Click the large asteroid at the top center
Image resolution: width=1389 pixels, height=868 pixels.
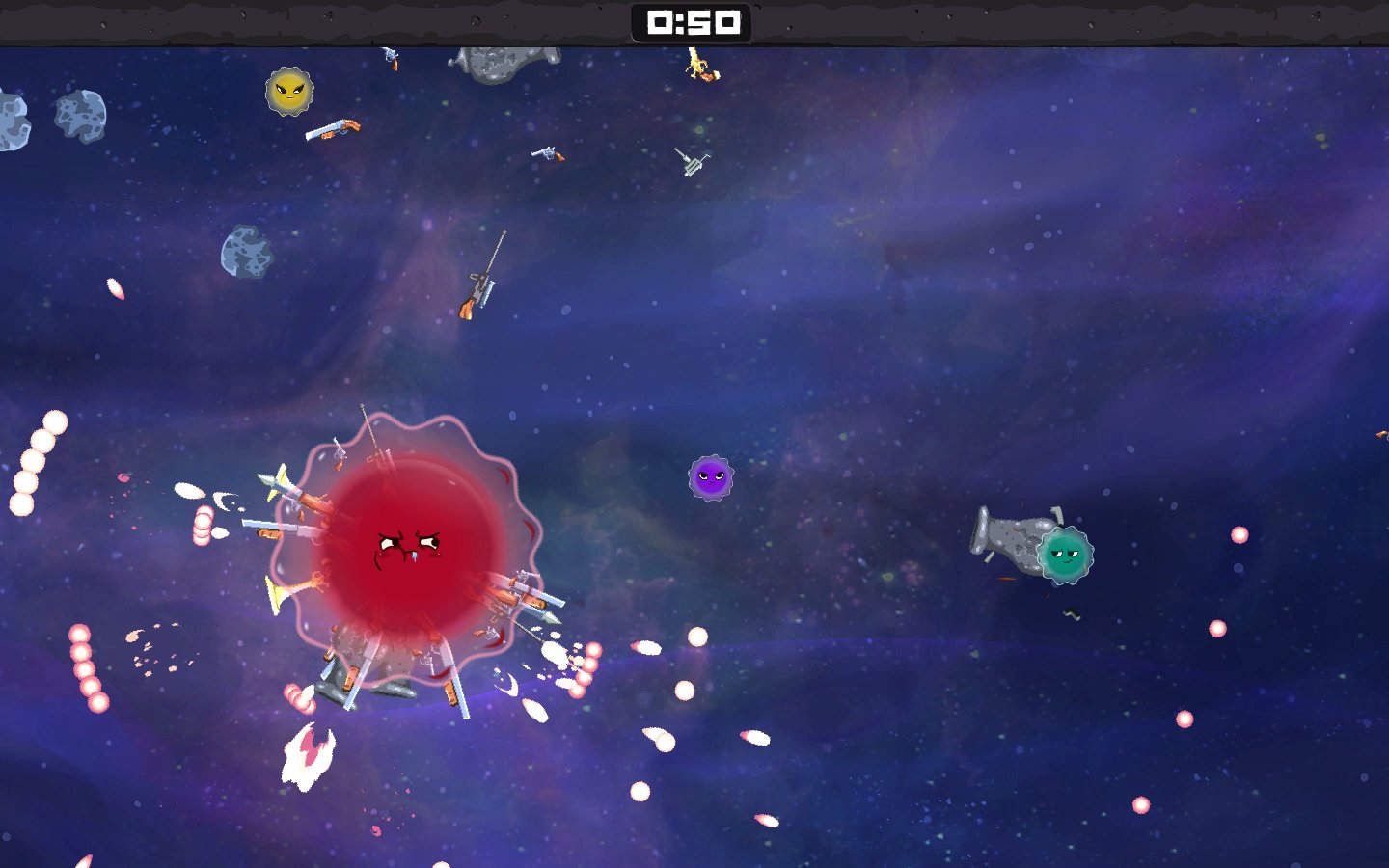pyautogui.click(x=494, y=60)
